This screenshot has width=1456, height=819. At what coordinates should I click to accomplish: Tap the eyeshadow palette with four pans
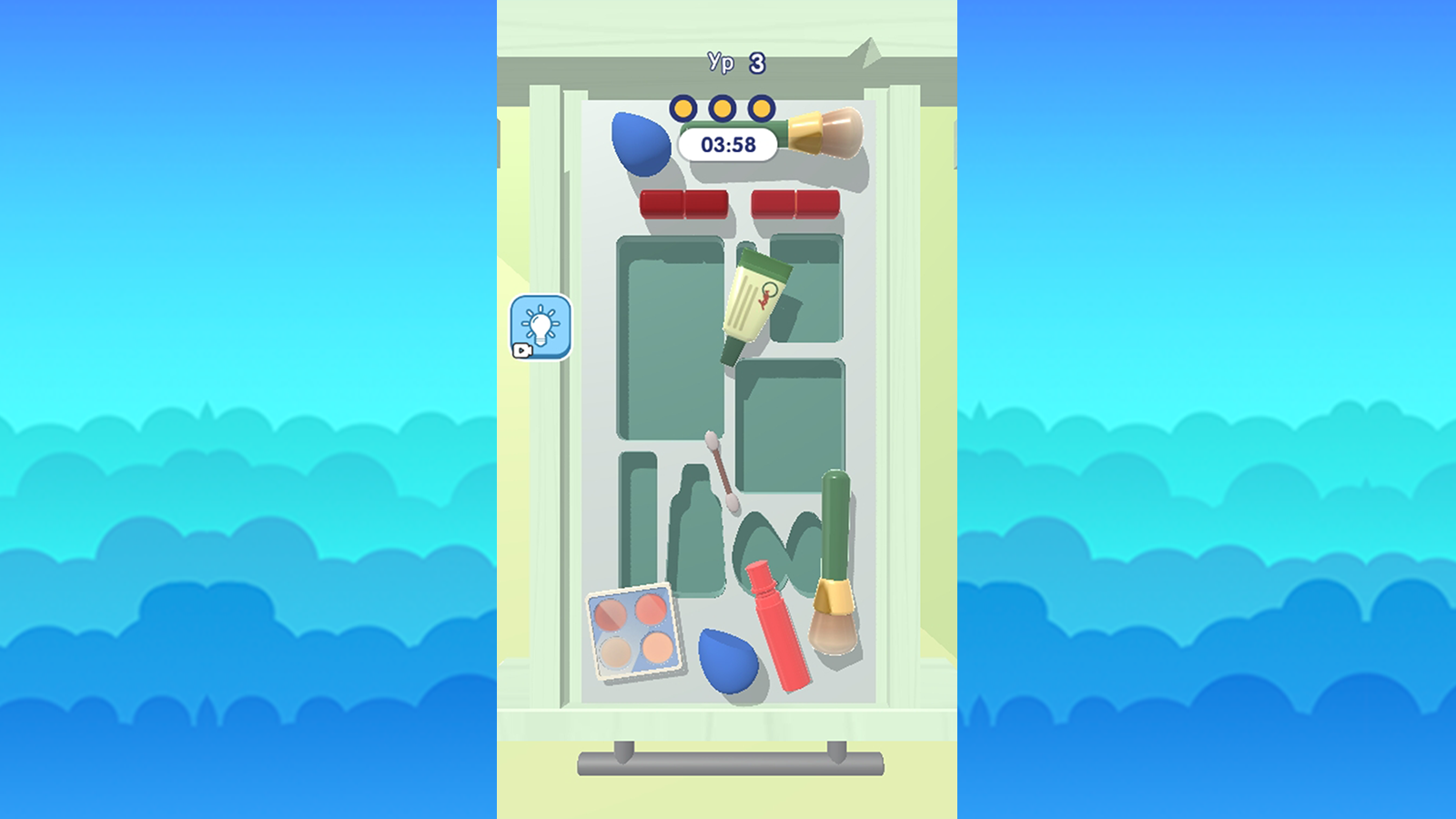coord(634,630)
